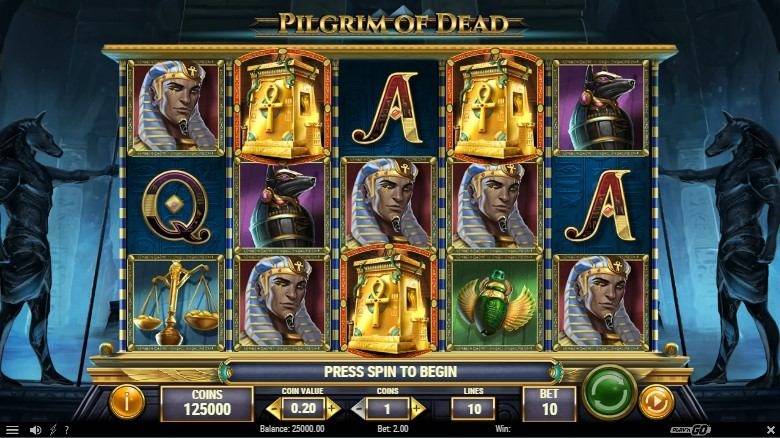The height and width of the screenshot is (438, 780).
Task: Raise the number of coins
Action: [x=418, y=408]
